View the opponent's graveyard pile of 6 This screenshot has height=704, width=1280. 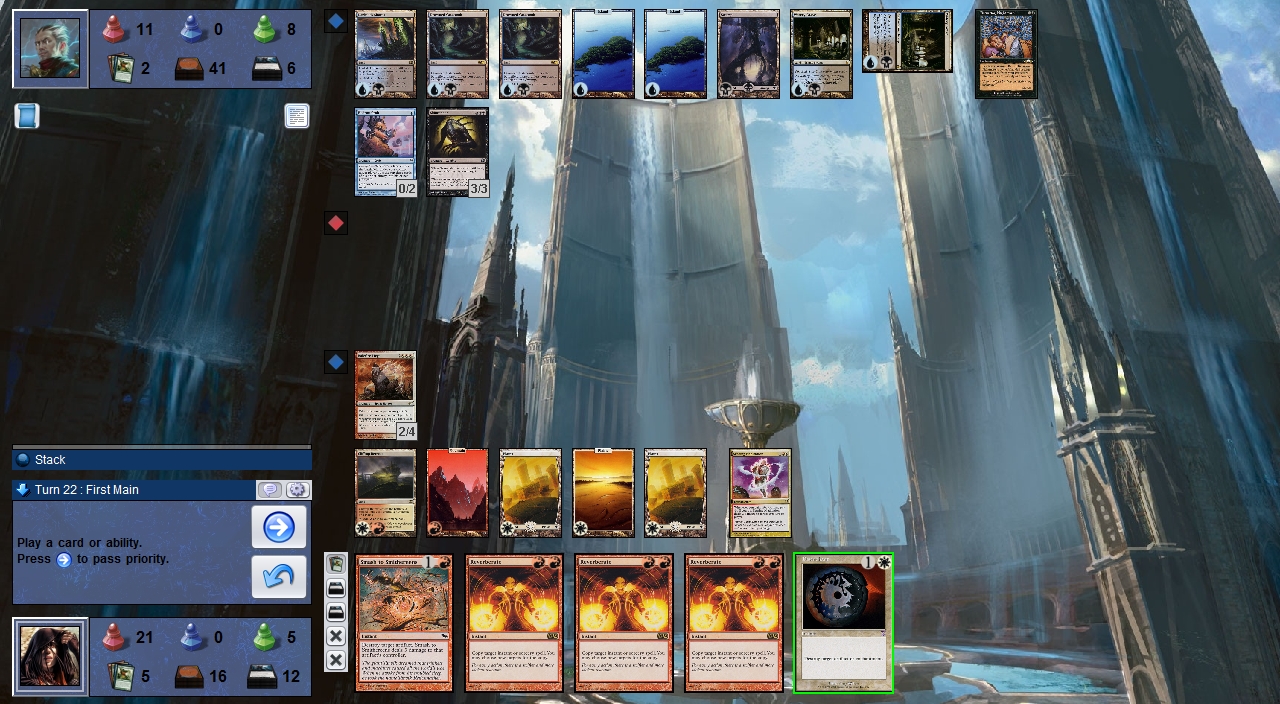click(266, 68)
